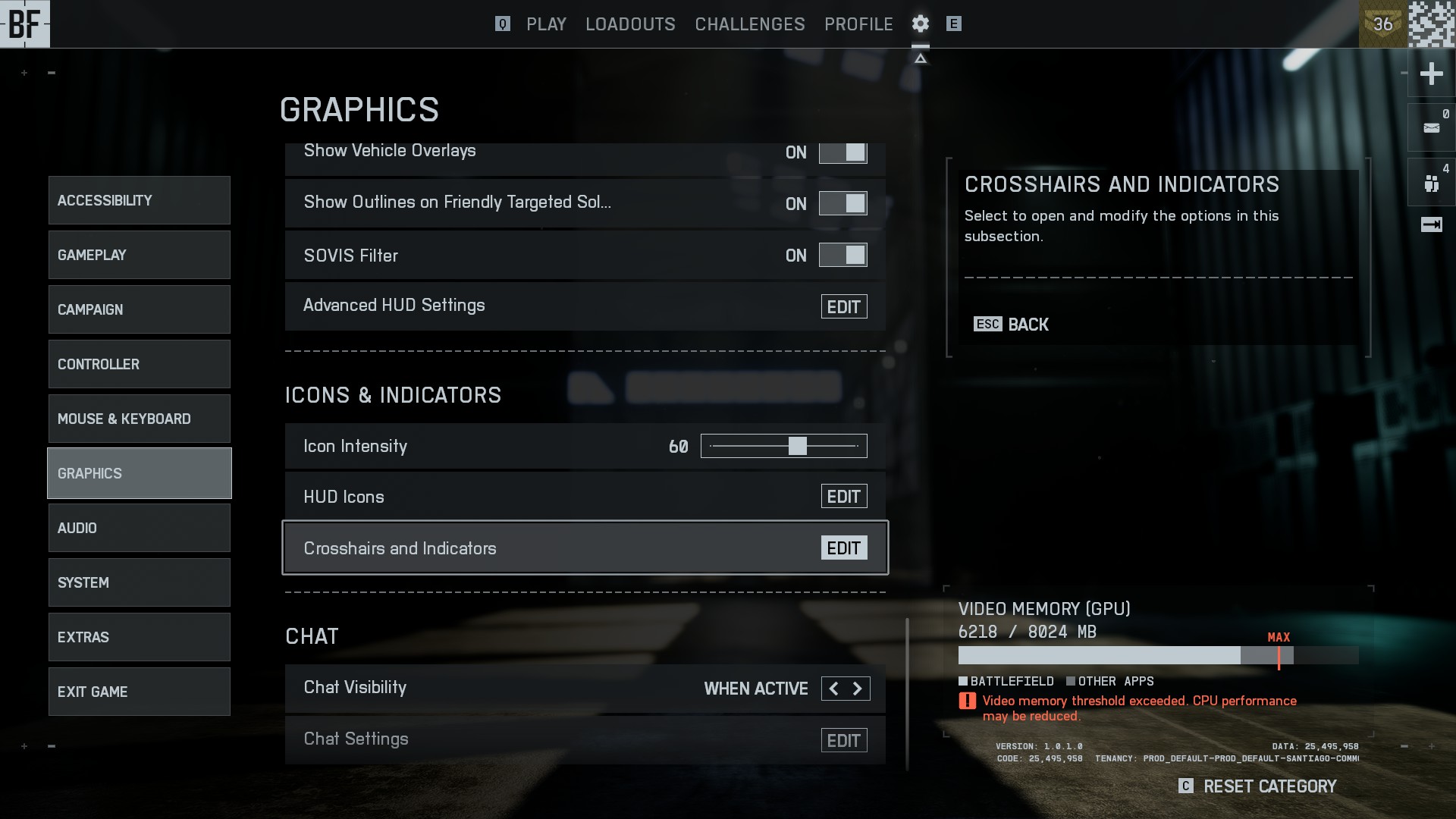
Task: Open the PLAY tab
Action: coord(546,24)
